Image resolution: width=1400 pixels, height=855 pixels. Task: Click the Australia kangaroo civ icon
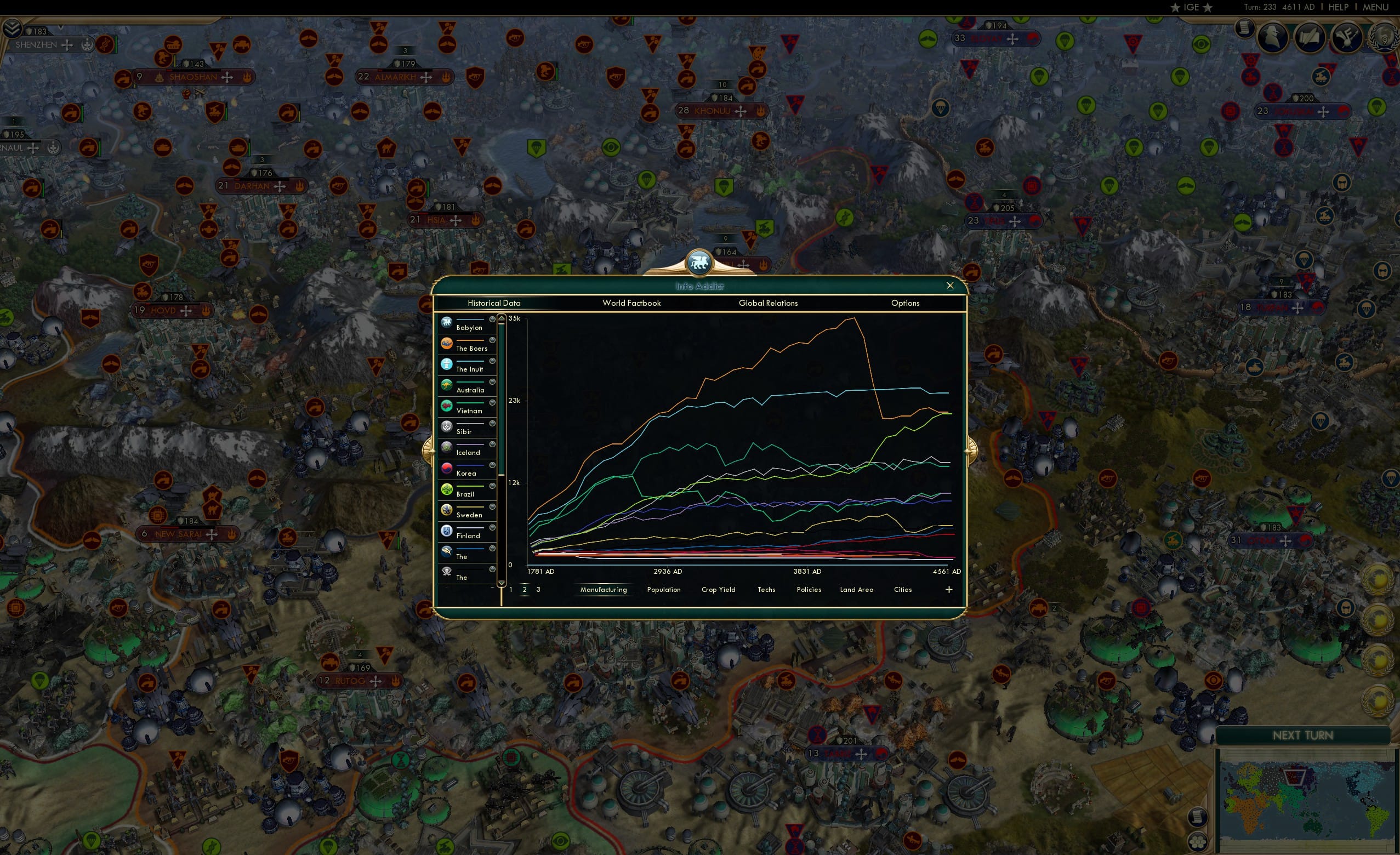[447, 385]
